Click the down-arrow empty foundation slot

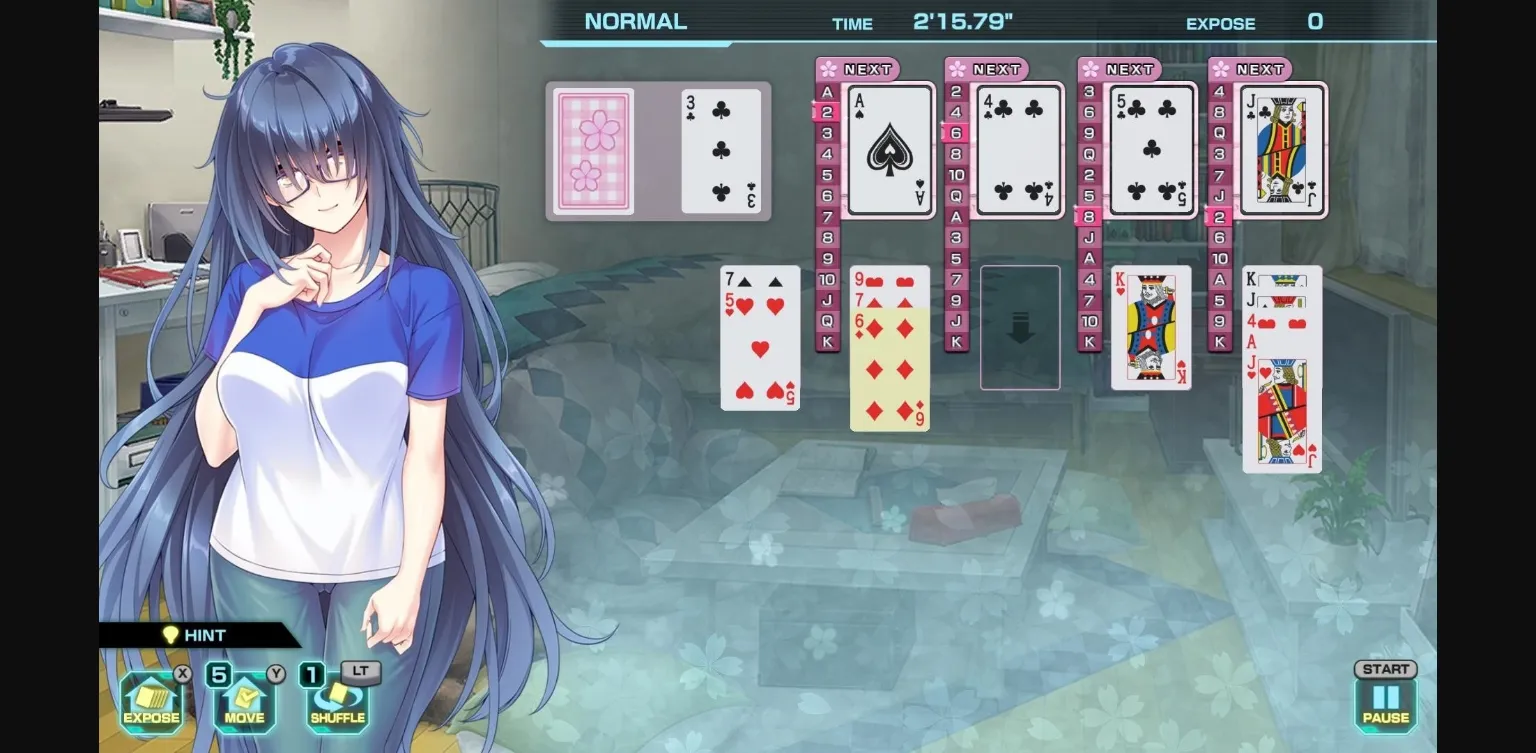1020,327
